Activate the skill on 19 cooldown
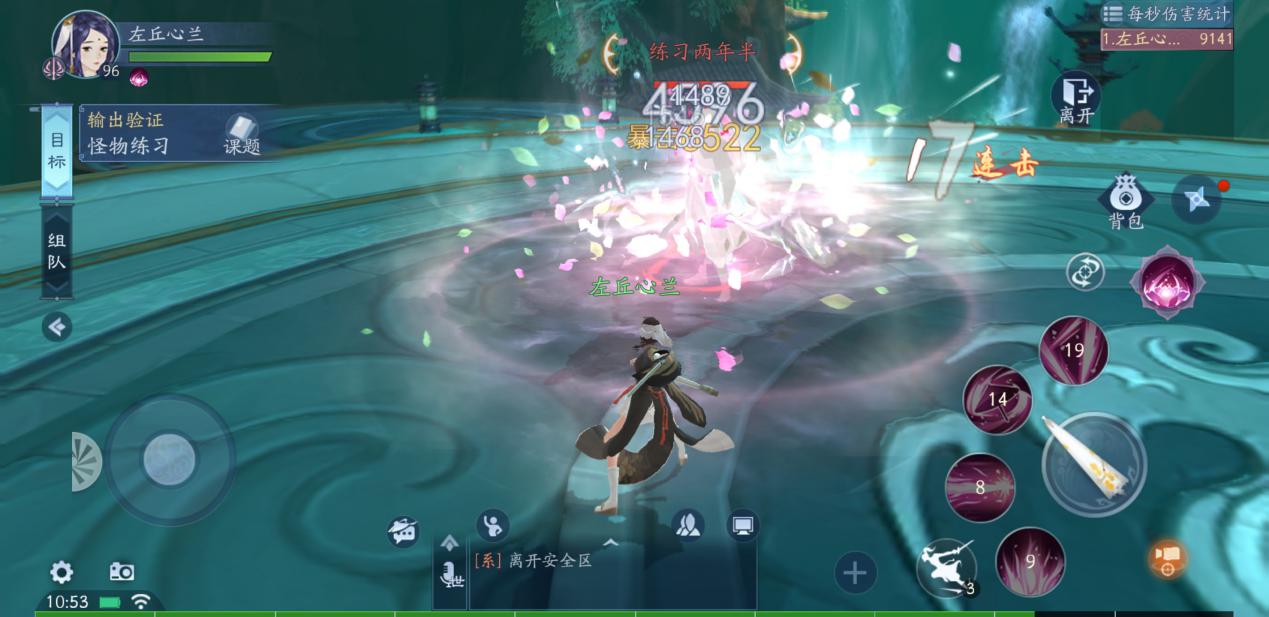 [x=1074, y=350]
